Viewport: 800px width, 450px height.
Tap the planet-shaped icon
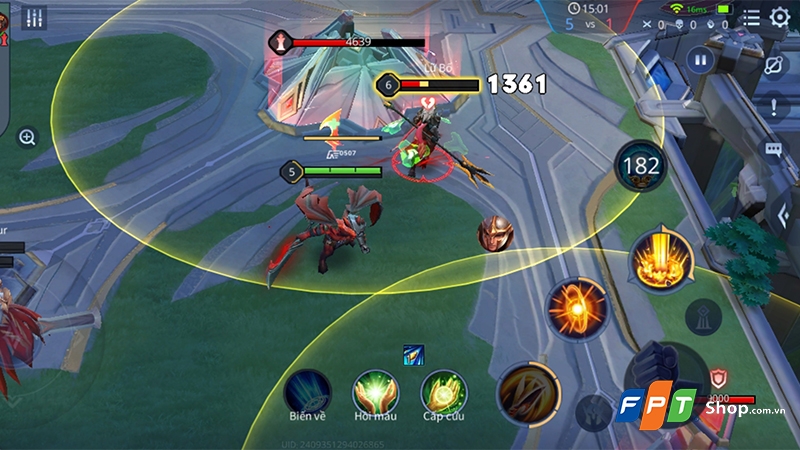774,66
